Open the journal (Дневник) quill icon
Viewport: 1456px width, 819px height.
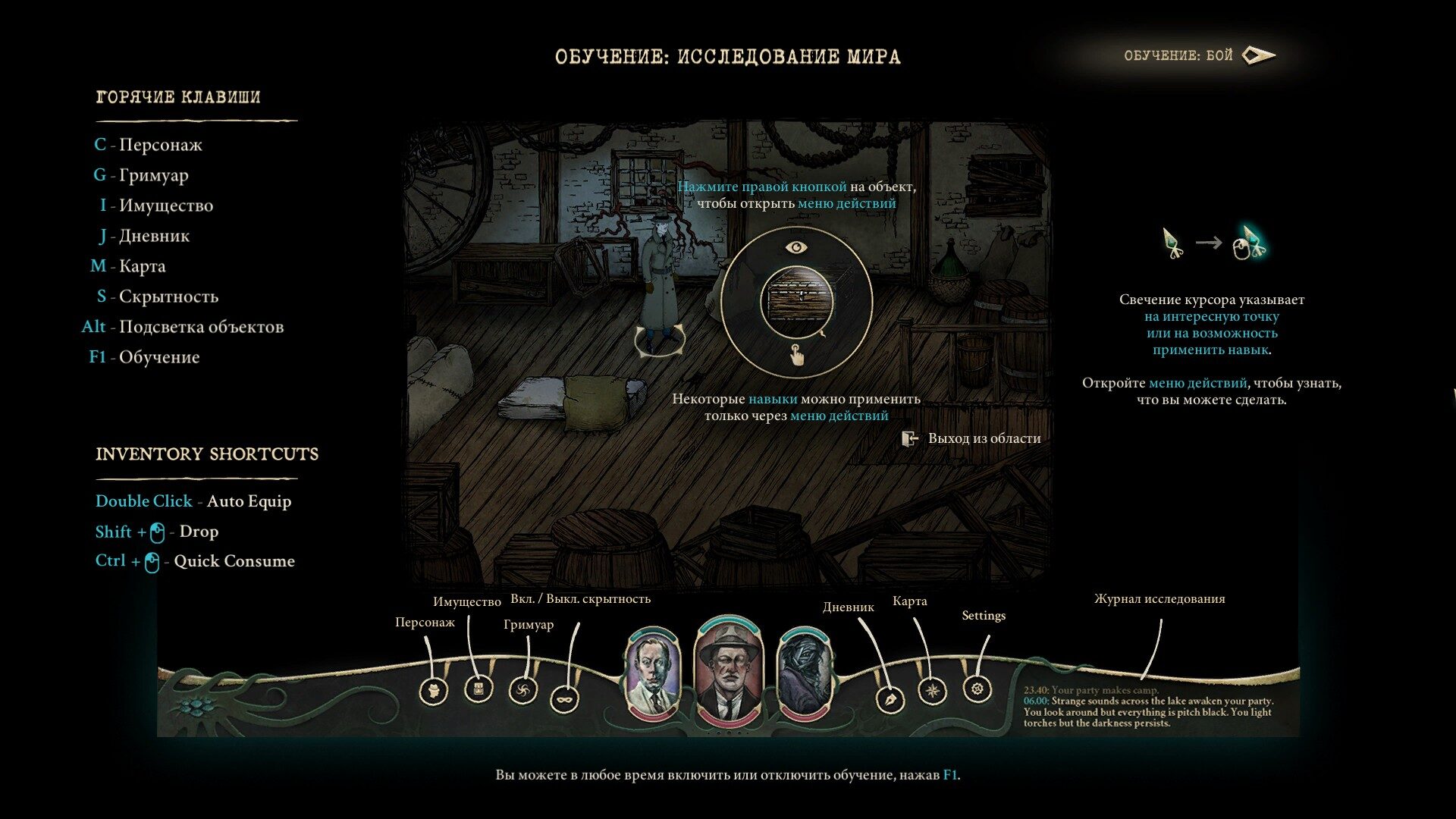(890, 699)
